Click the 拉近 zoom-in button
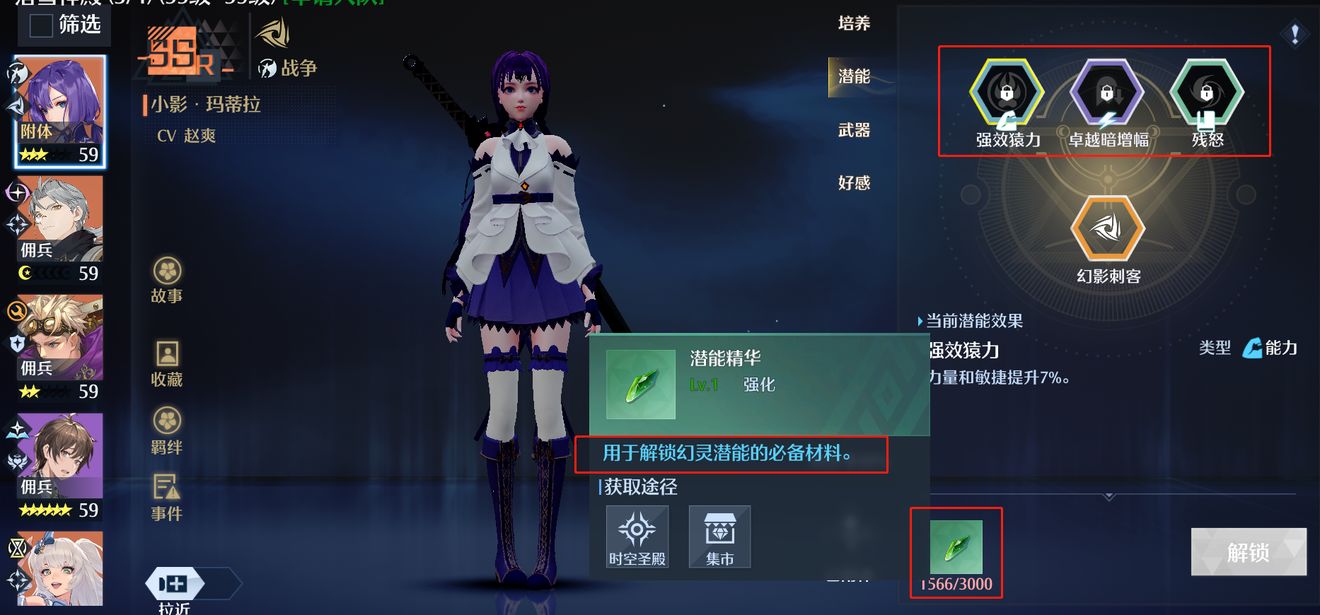Screen dimensions: 1320x615 pos(174,586)
